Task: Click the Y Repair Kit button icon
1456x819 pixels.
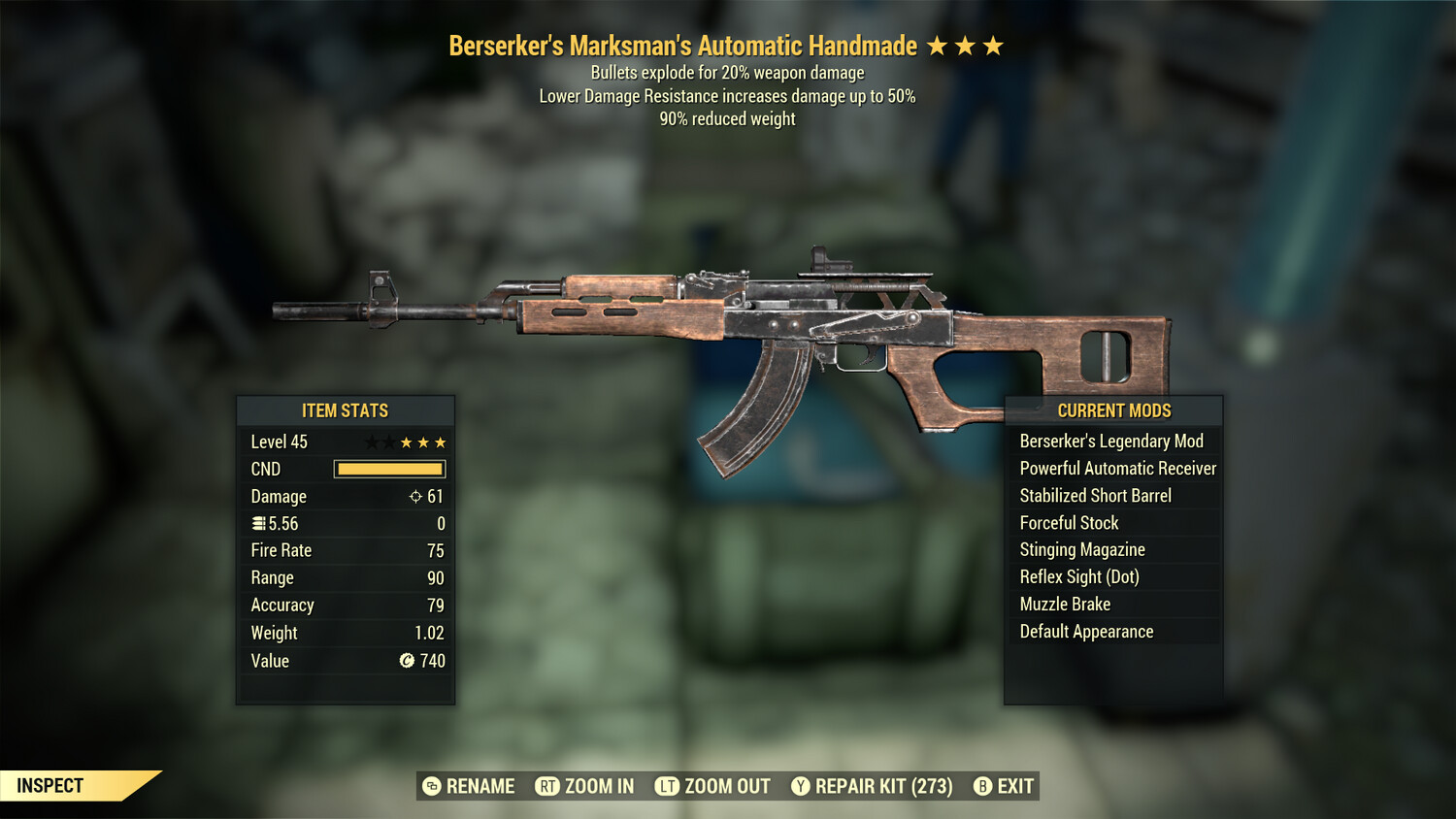Action: [802, 786]
